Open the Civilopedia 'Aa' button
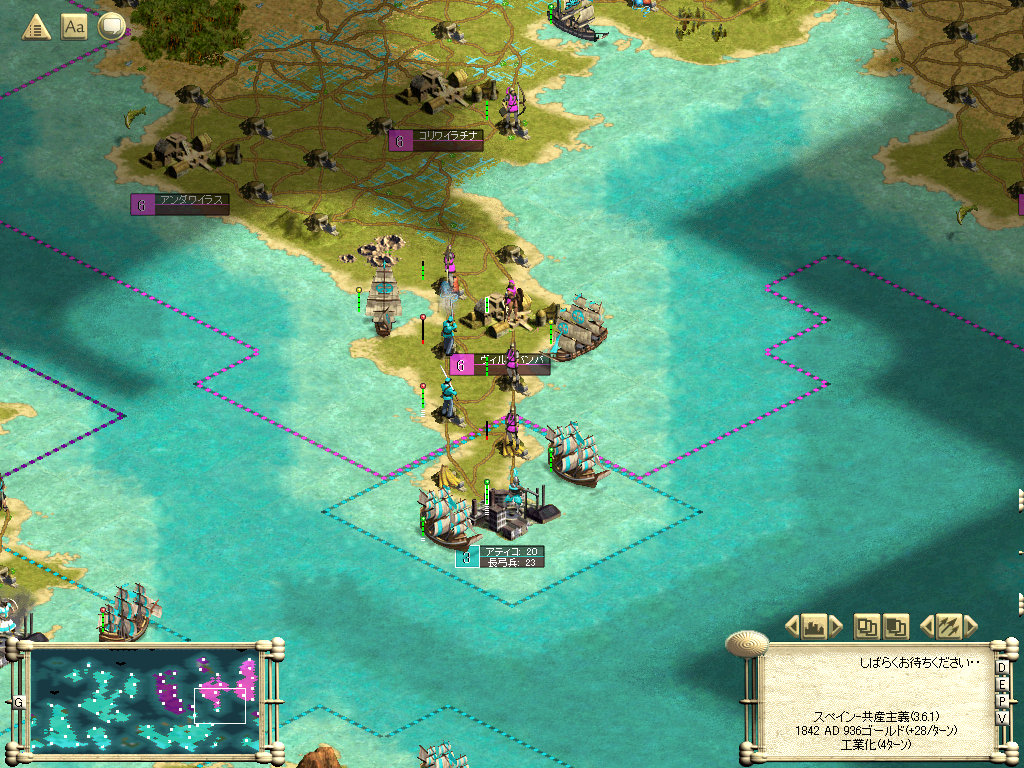 (x=74, y=27)
